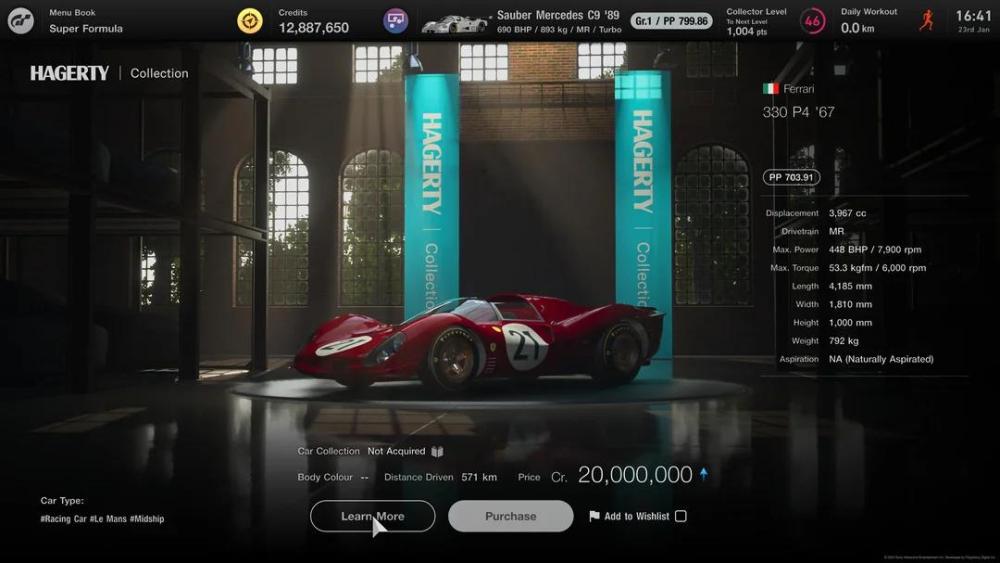Open the Super Formula Menu Book
Viewport: 1000px width, 563px height.
pyautogui.click(x=86, y=21)
